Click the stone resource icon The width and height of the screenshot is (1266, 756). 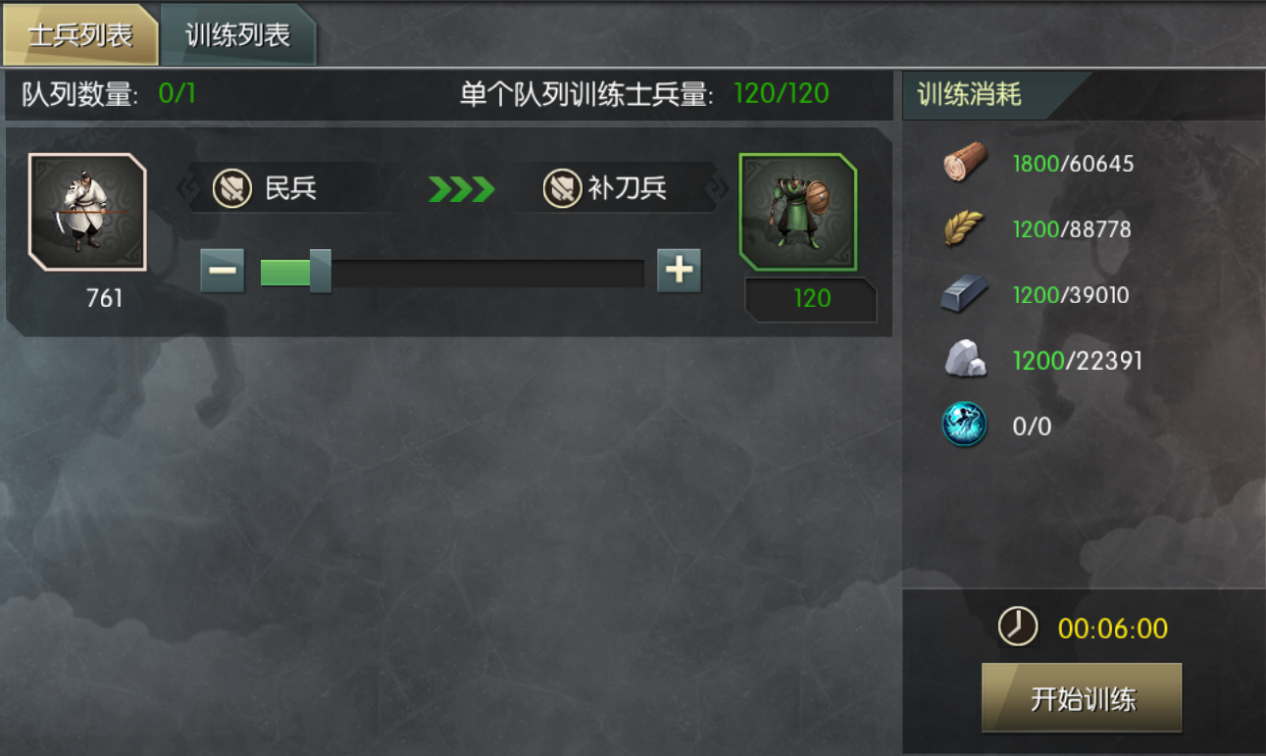click(965, 360)
